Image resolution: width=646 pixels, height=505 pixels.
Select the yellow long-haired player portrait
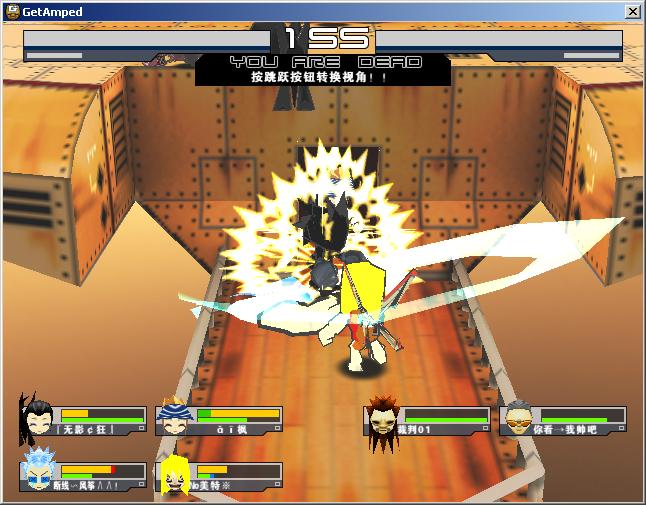coord(176,474)
